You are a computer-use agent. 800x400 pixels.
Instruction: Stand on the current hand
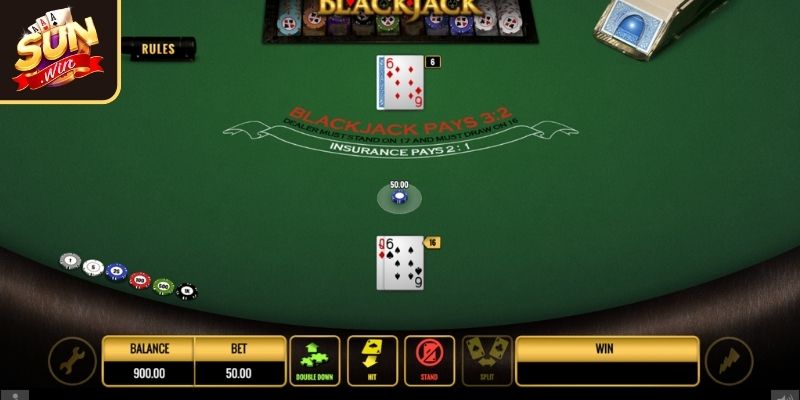pos(429,361)
